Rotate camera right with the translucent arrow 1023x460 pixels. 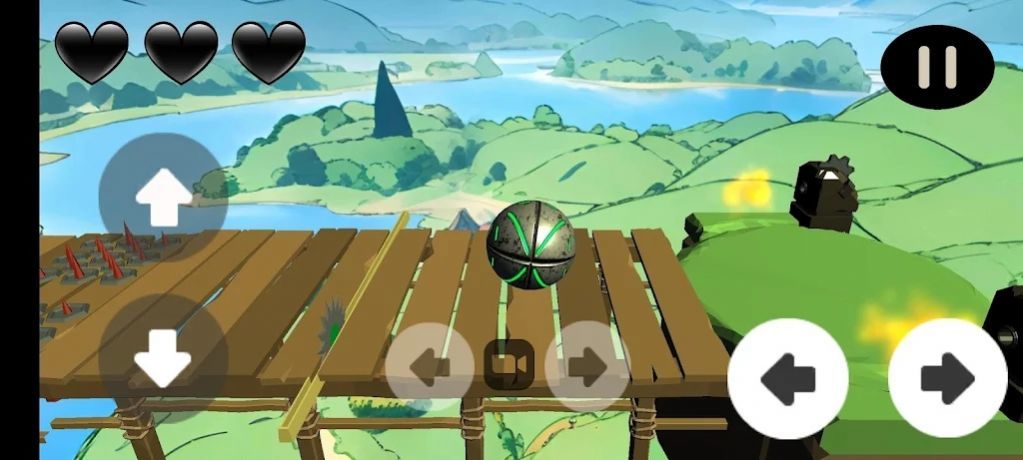pyautogui.click(x=587, y=366)
